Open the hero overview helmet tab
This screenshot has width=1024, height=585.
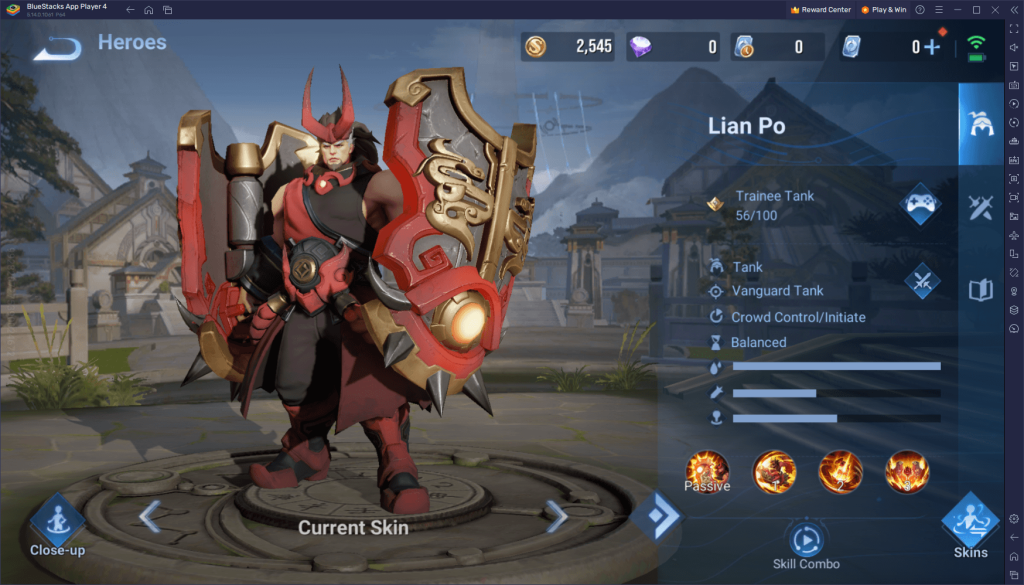[x=980, y=125]
